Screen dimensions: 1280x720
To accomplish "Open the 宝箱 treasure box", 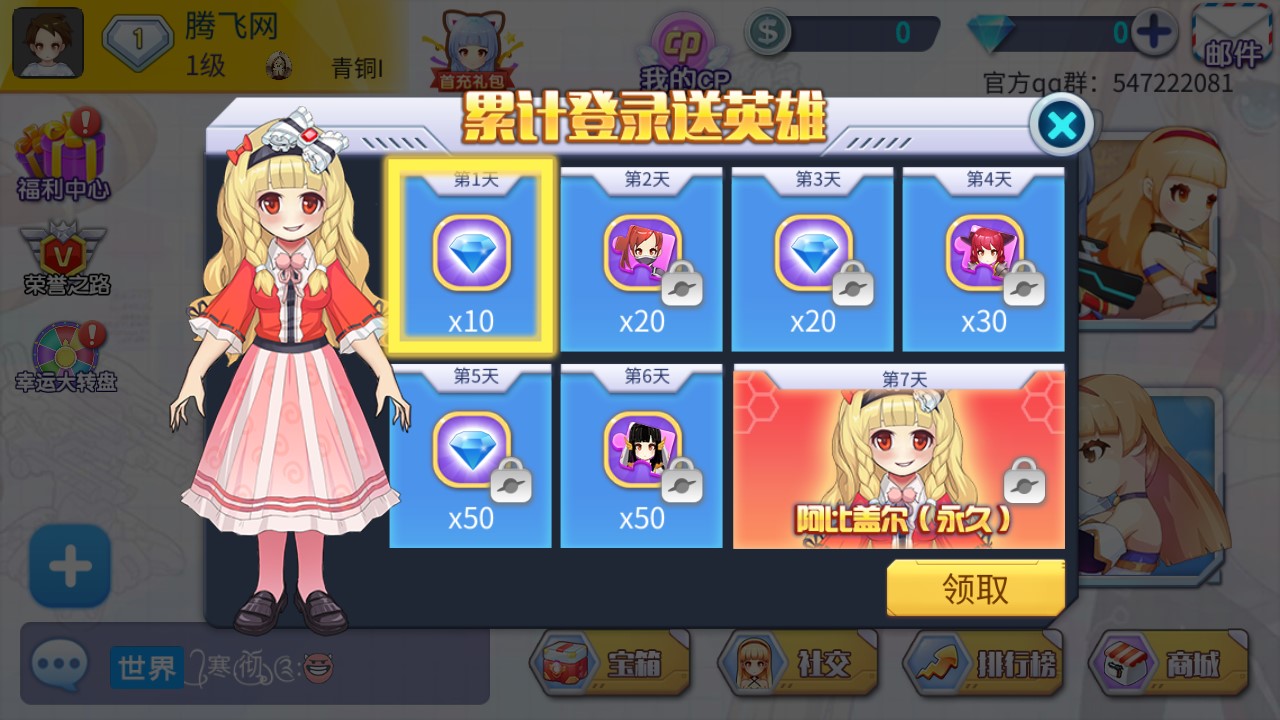I will point(614,663).
